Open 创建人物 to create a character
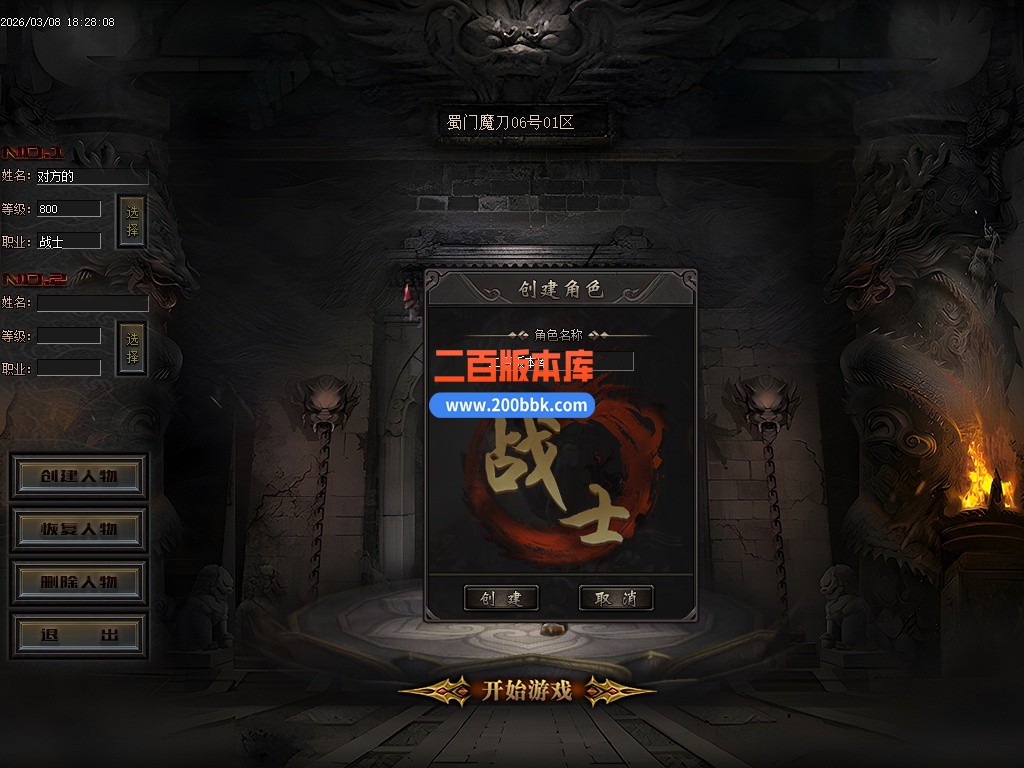1024x768 pixels. coord(79,476)
